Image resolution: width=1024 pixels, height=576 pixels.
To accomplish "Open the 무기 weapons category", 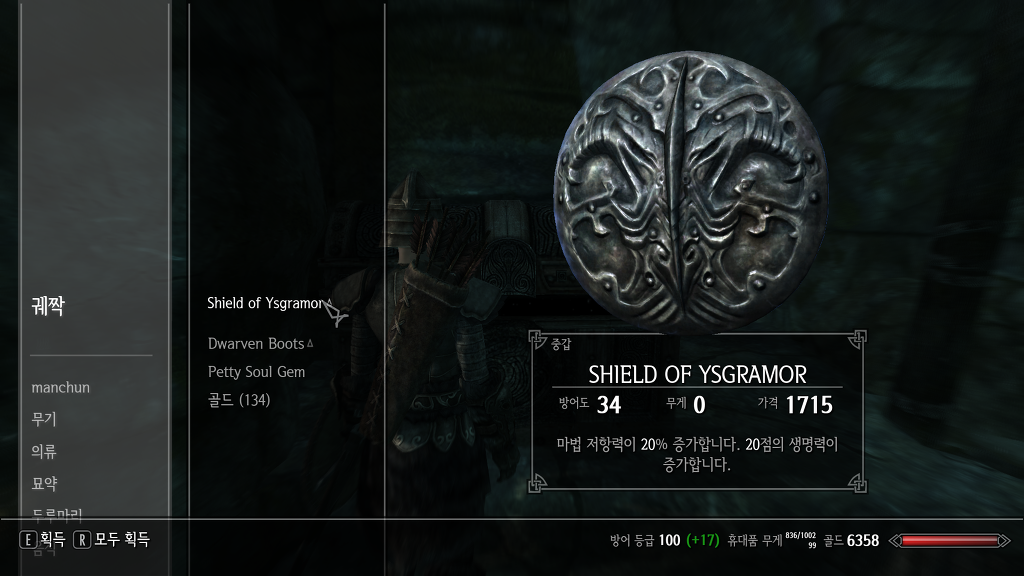I will coord(44,419).
